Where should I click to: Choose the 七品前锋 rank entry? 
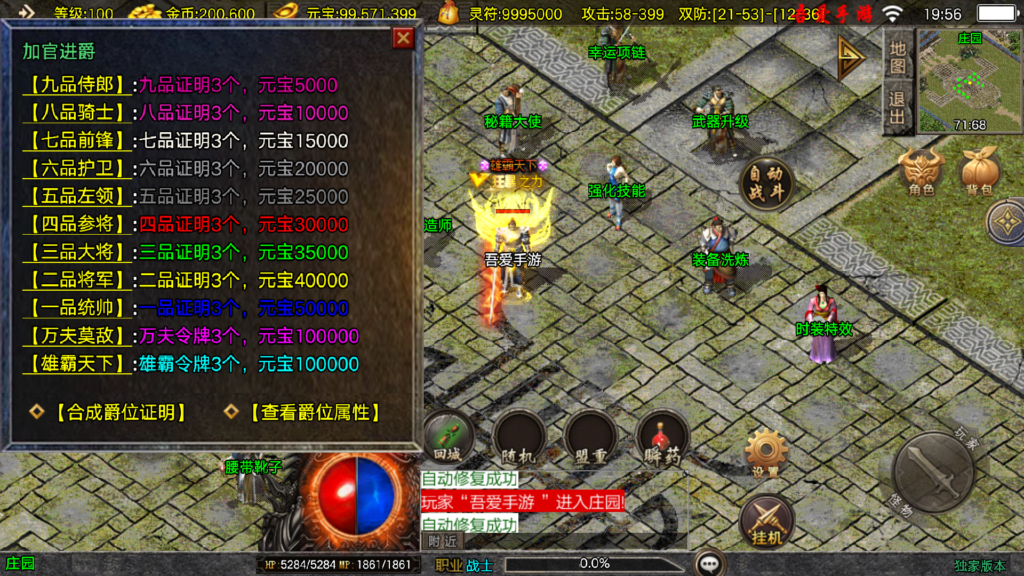(x=79, y=141)
